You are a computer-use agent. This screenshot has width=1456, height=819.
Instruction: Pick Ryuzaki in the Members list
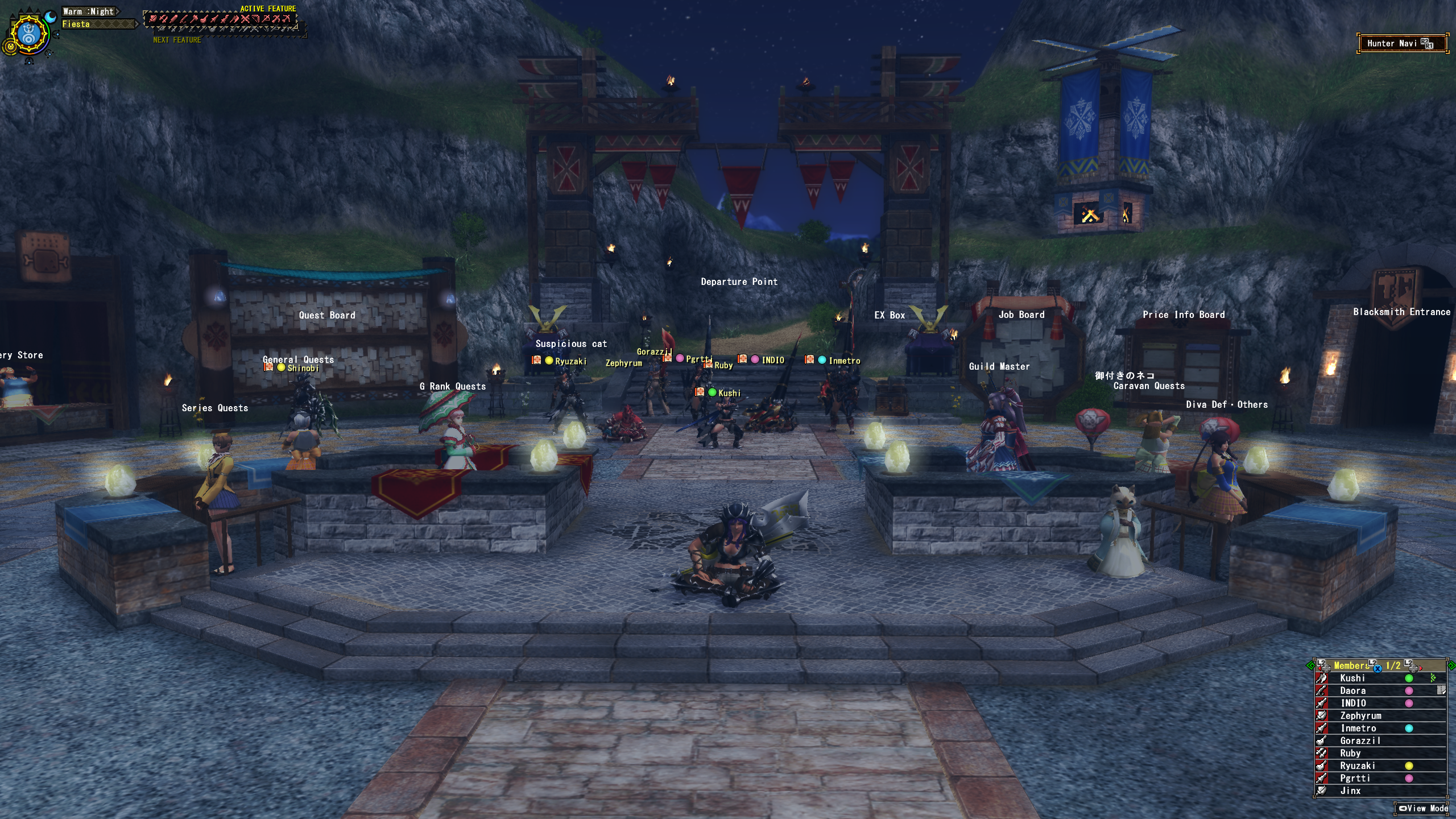[1357, 766]
